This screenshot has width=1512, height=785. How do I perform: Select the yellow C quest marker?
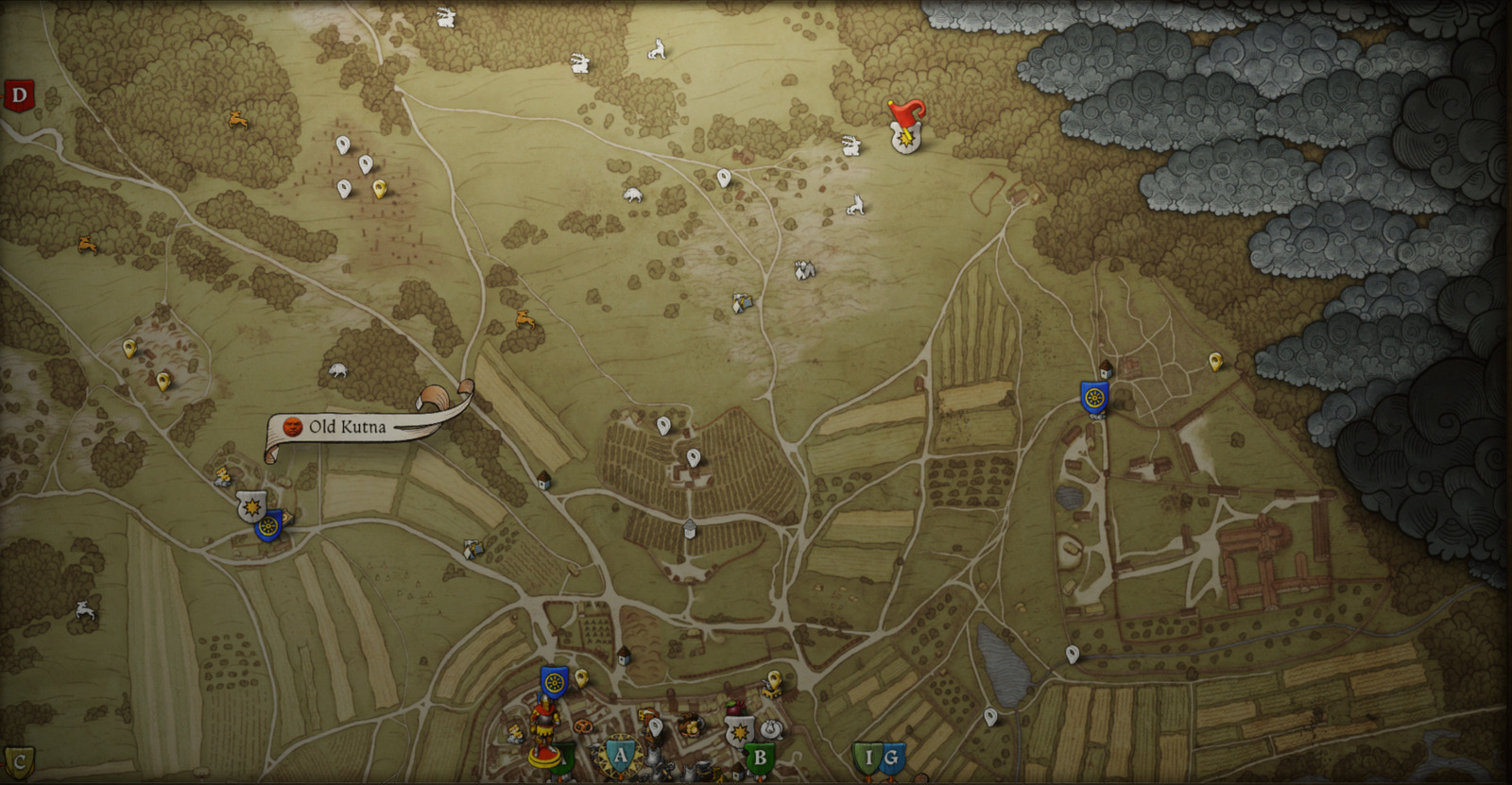(19, 759)
